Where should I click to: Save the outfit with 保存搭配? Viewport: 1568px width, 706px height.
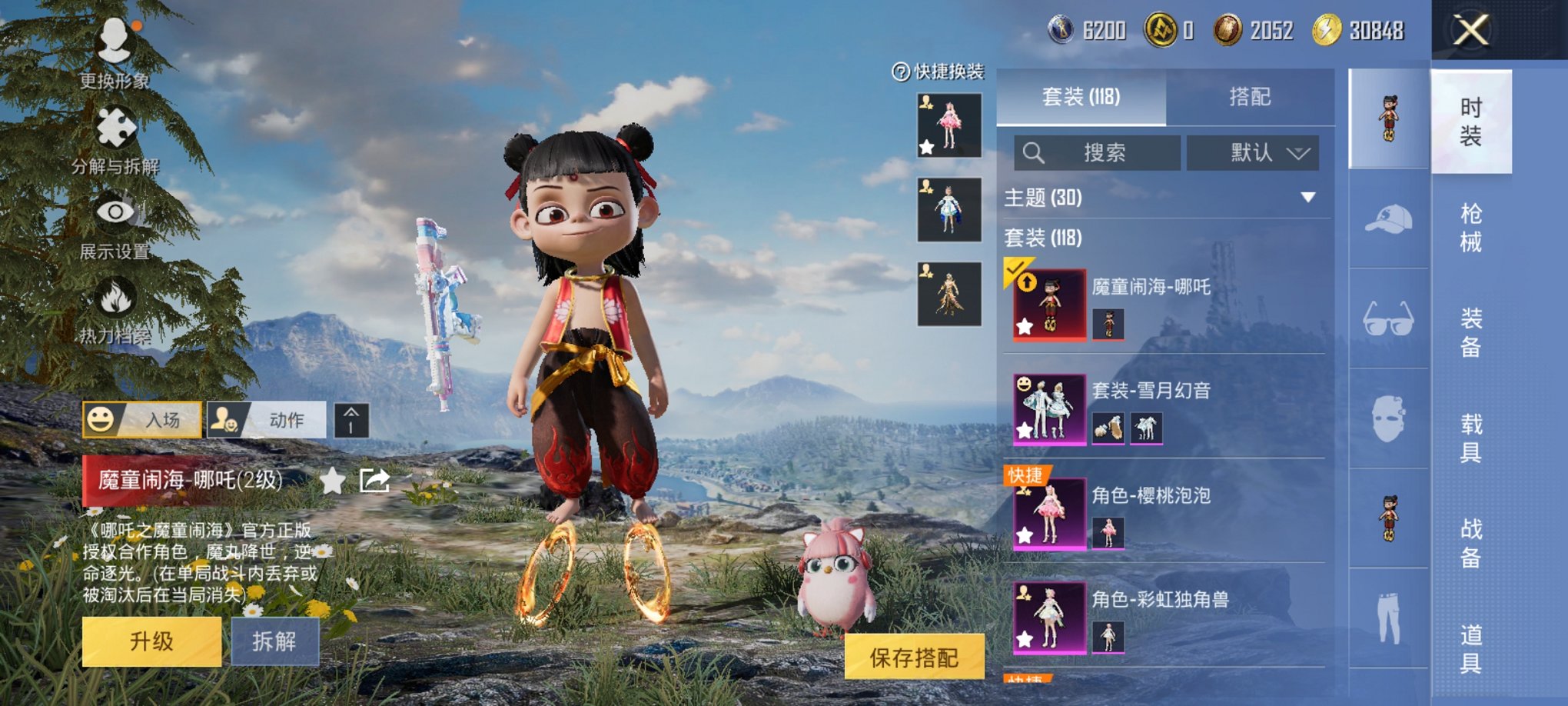coord(914,658)
